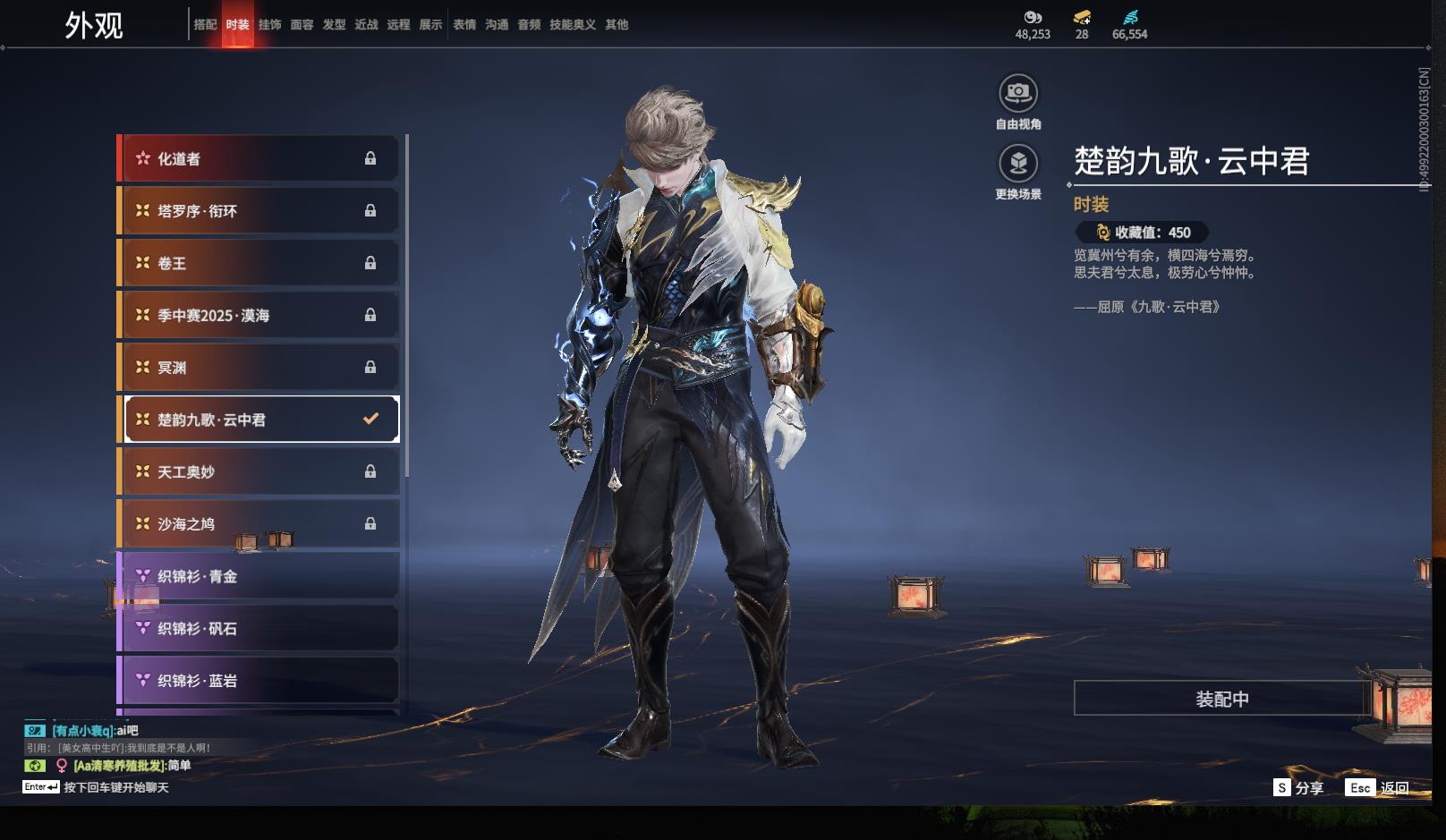Image resolution: width=1446 pixels, height=840 pixels.
Task: Click the 装配中 equip button
Action: coord(1221,699)
